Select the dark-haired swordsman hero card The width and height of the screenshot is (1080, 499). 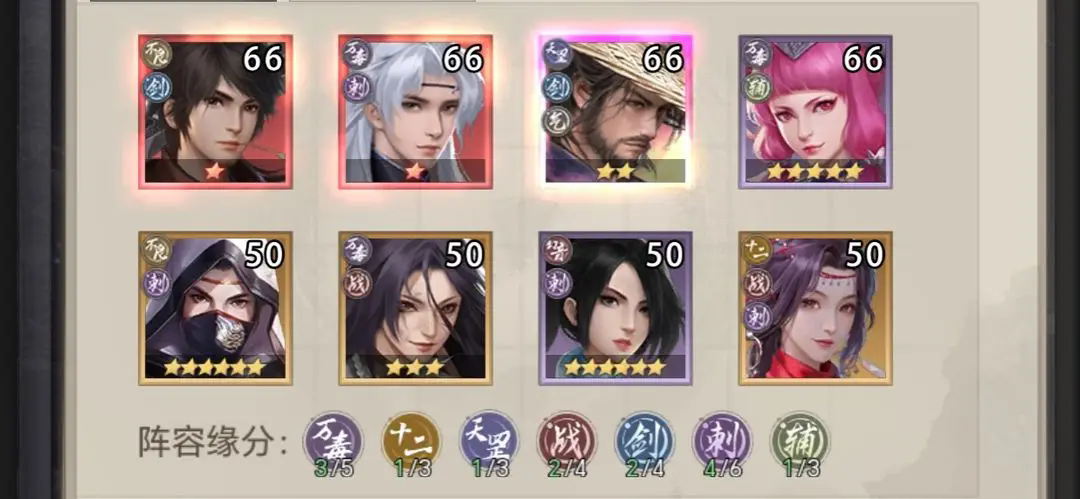pyautogui.click(x=215, y=111)
